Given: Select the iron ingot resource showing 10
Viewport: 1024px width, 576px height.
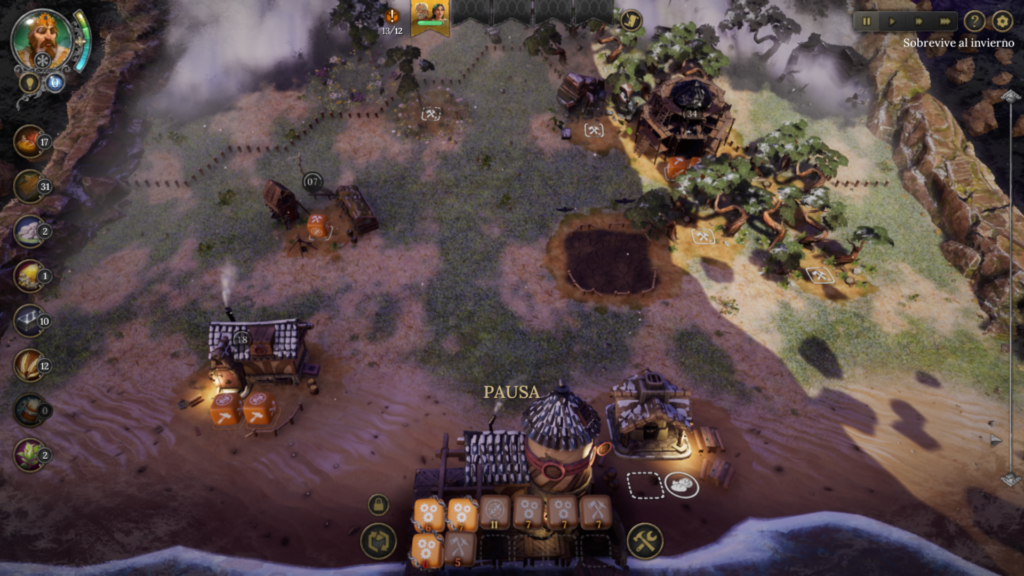Looking at the screenshot, I should [x=30, y=320].
